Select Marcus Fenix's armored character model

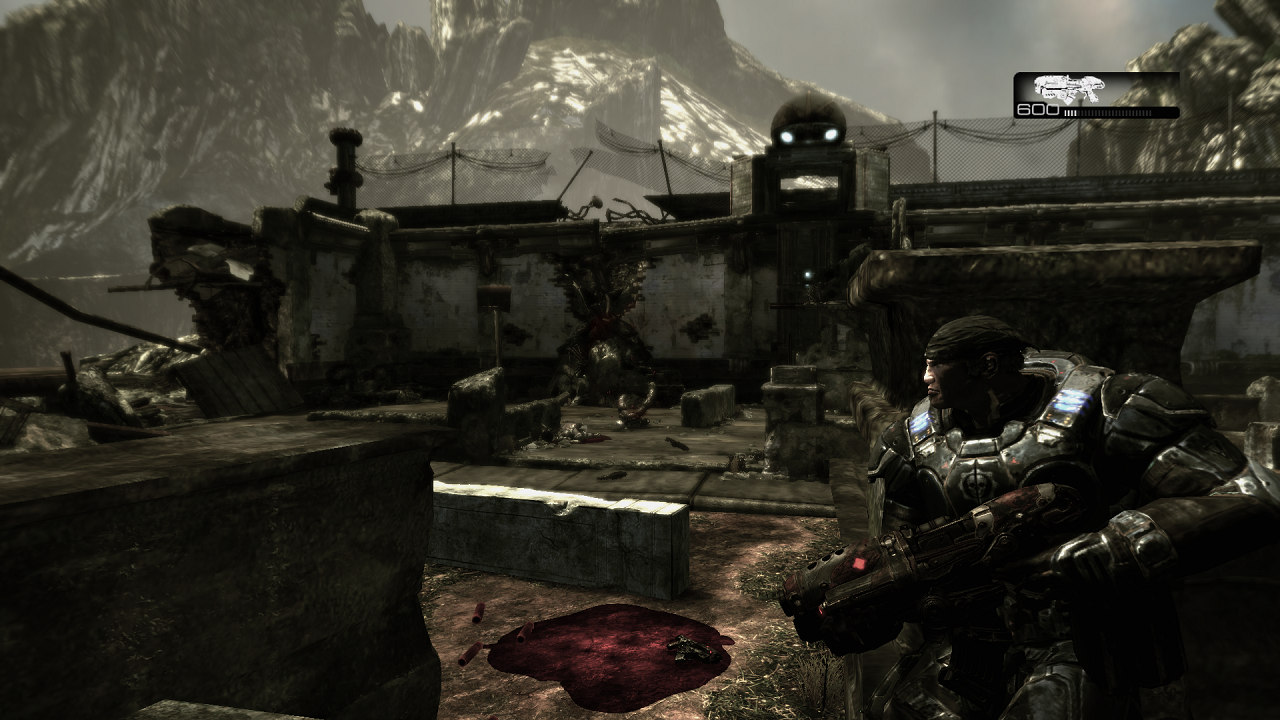990,470
